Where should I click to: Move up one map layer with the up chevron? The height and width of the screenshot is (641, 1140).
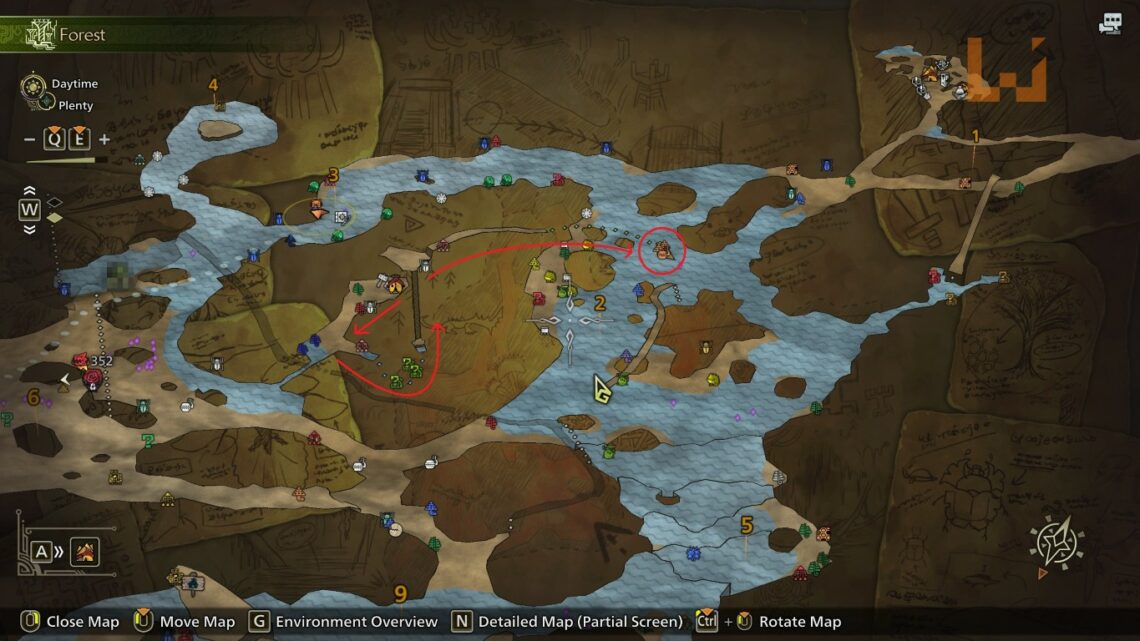click(30, 191)
